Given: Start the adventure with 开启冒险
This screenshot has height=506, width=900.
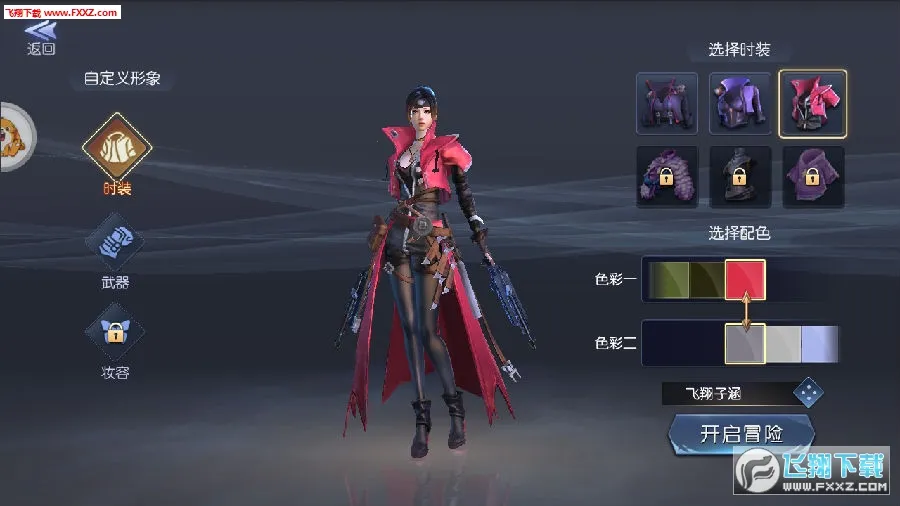Looking at the screenshot, I should pos(740,434).
